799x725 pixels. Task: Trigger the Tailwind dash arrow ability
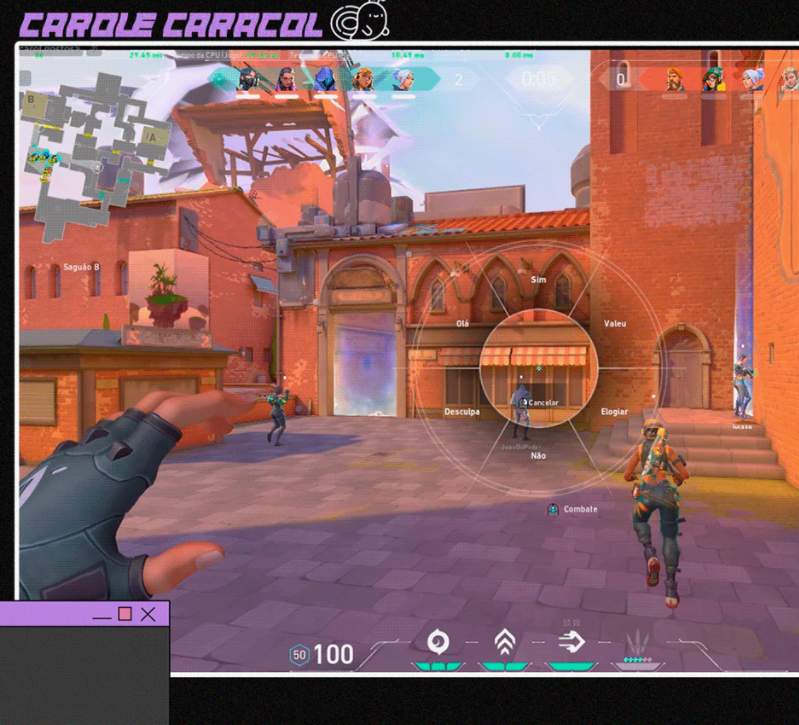point(572,641)
